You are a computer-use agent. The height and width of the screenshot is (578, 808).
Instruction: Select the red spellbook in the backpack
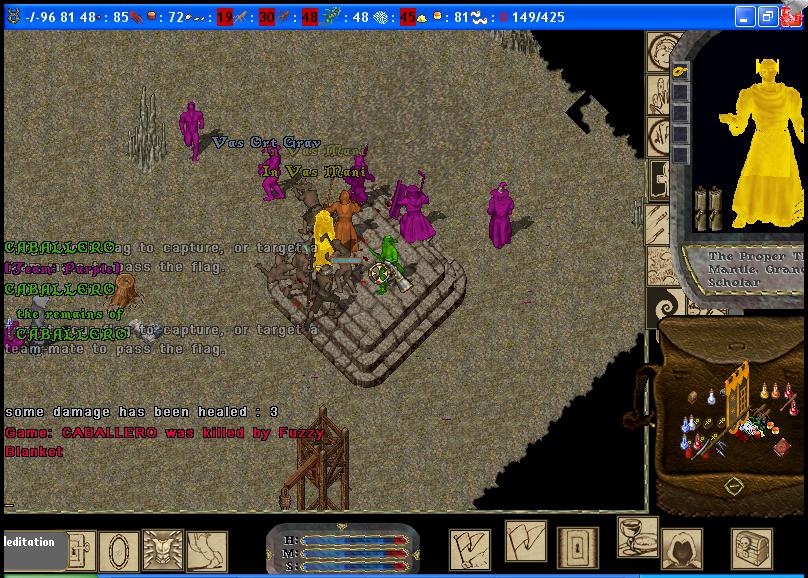pos(782,448)
